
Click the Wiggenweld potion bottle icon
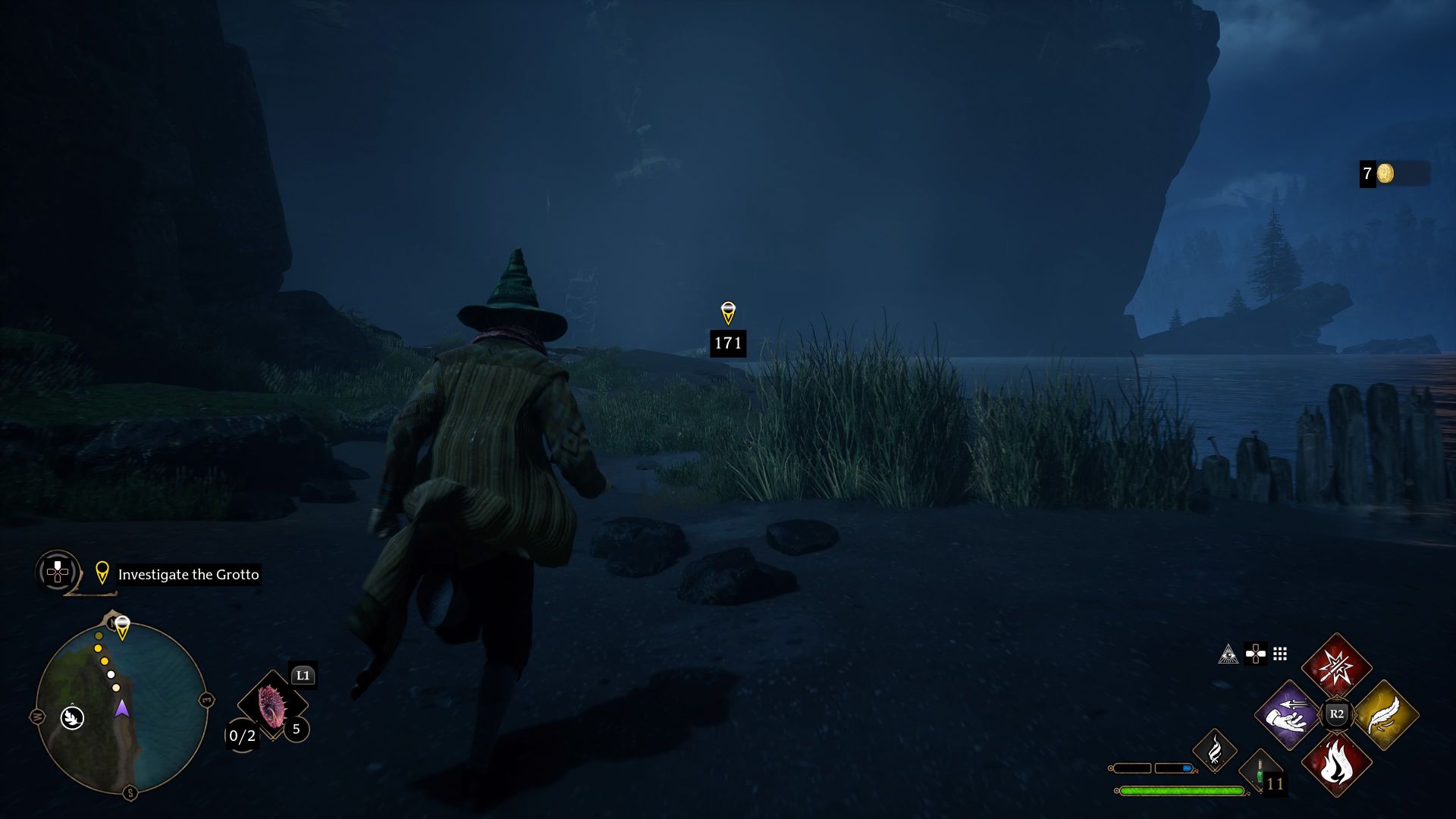pyautogui.click(x=1260, y=773)
